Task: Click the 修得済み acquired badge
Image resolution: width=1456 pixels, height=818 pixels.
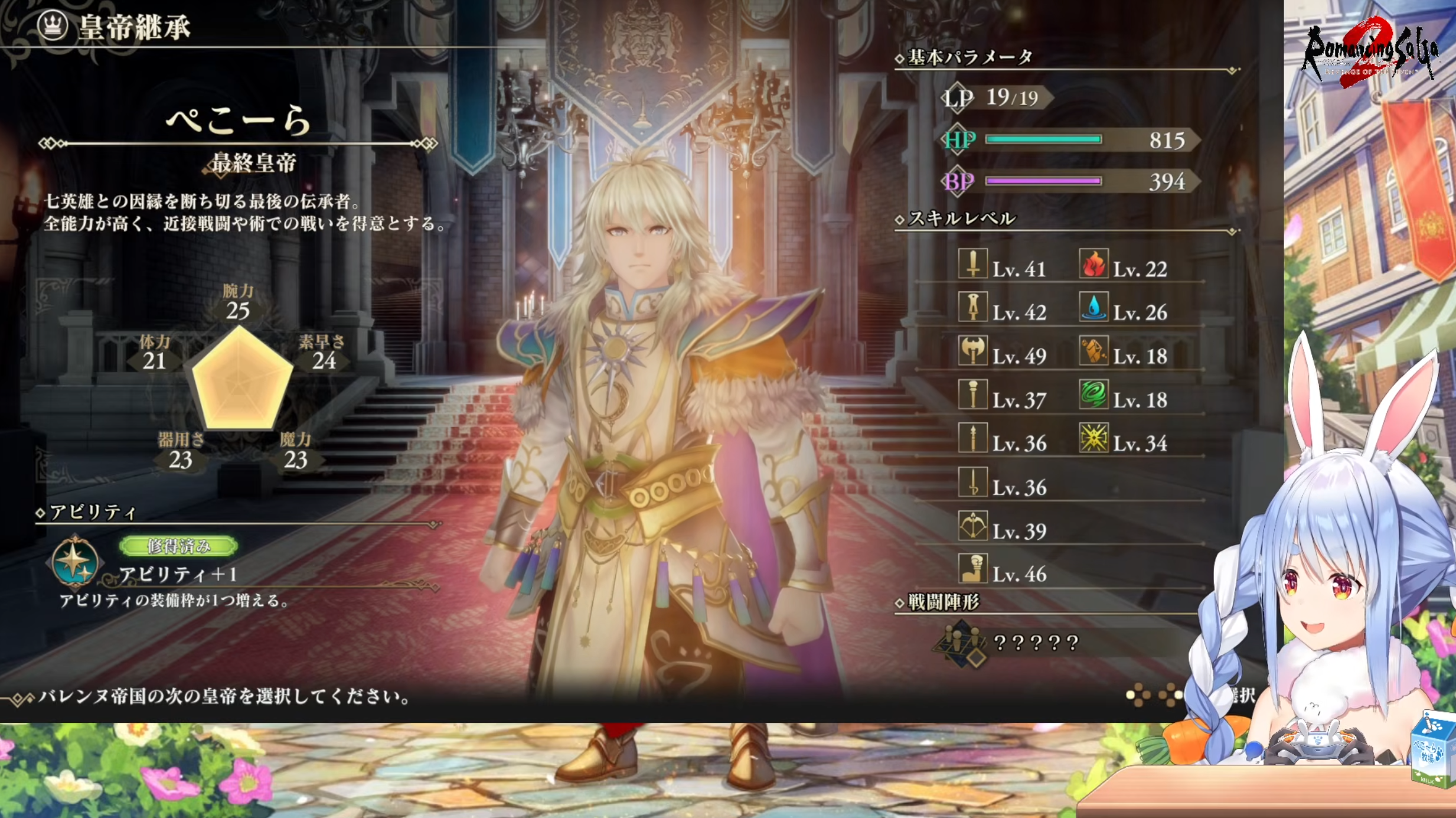Action: pyautogui.click(x=178, y=546)
